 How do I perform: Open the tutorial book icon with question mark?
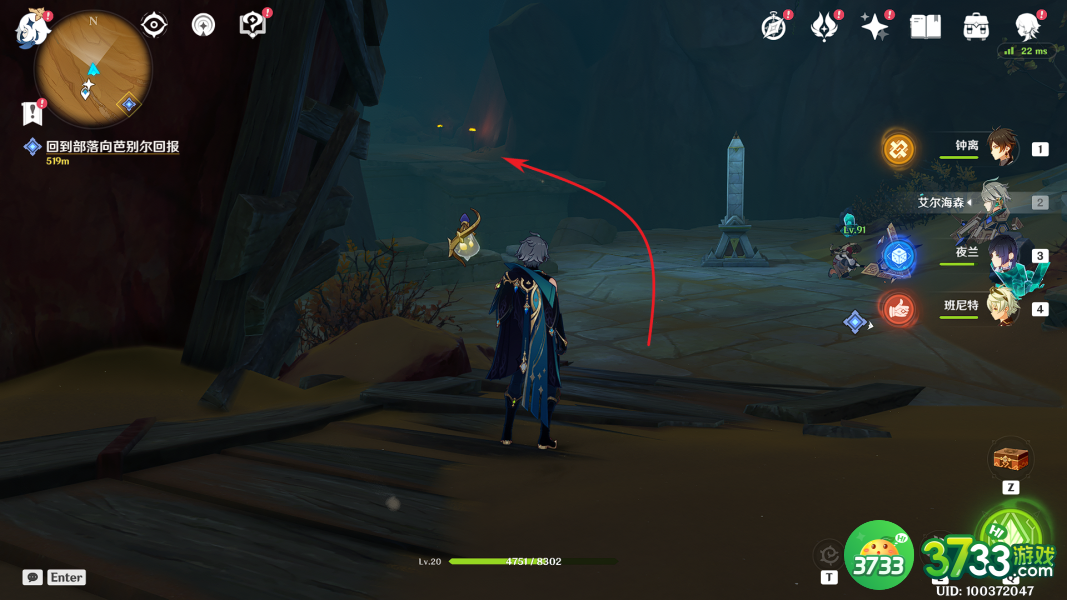click(253, 25)
